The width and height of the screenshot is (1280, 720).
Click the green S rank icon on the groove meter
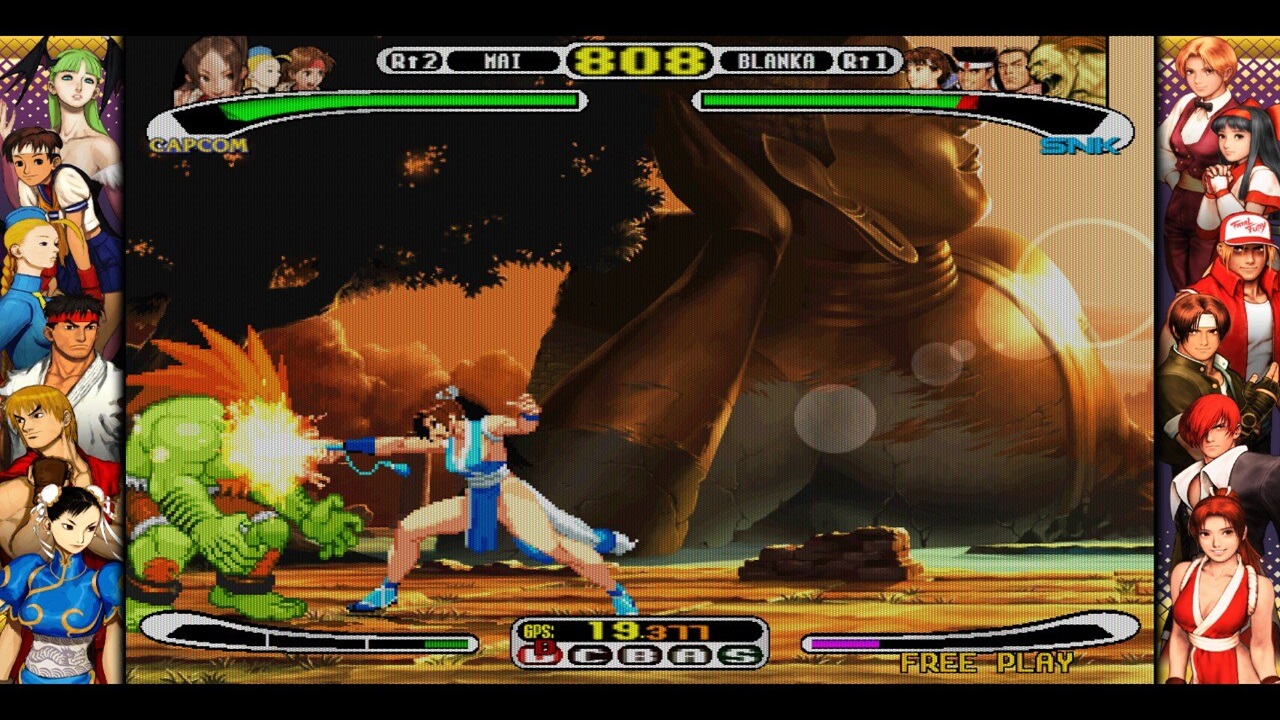point(738,655)
